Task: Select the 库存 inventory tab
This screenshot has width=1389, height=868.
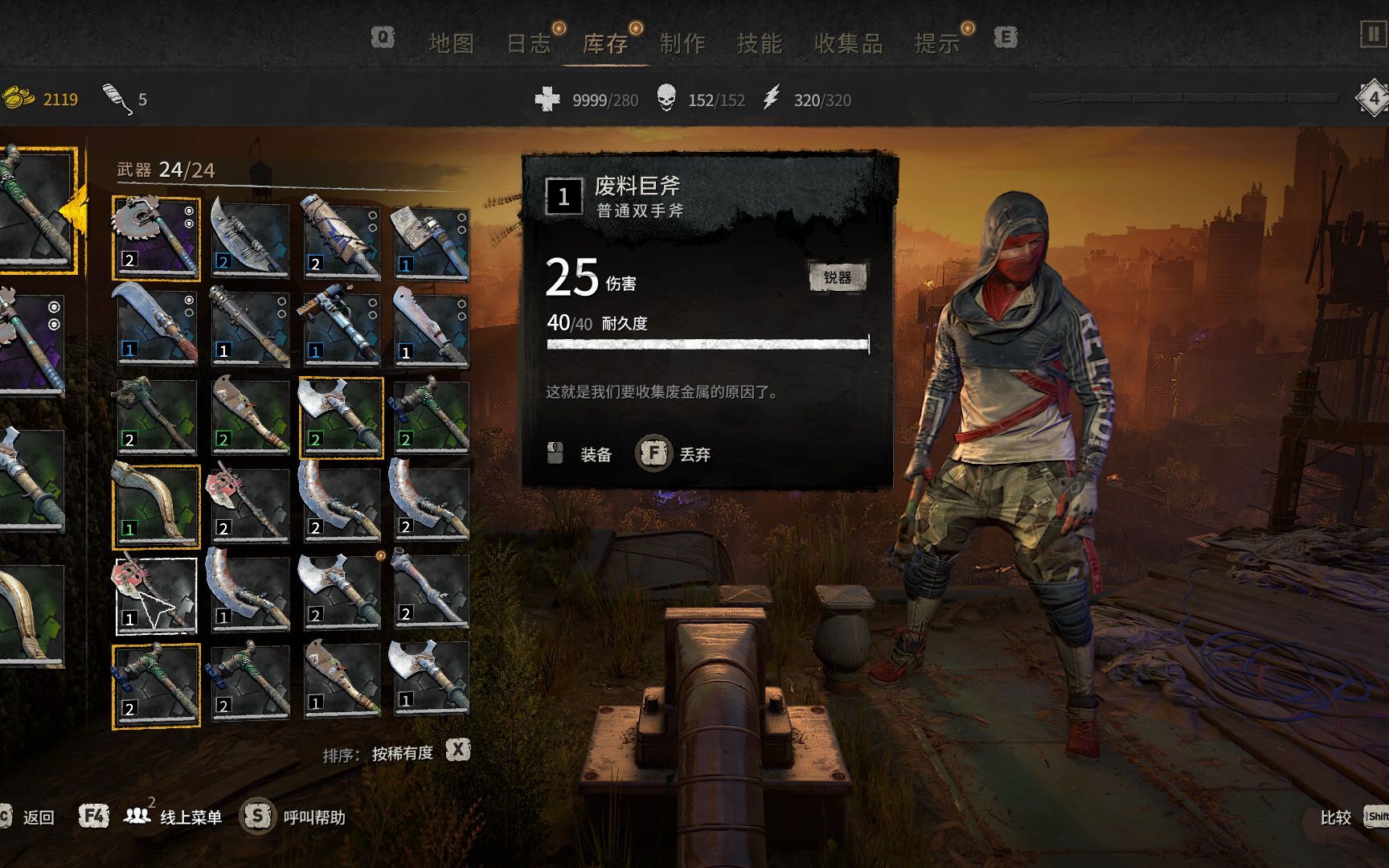Action: [x=605, y=43]
